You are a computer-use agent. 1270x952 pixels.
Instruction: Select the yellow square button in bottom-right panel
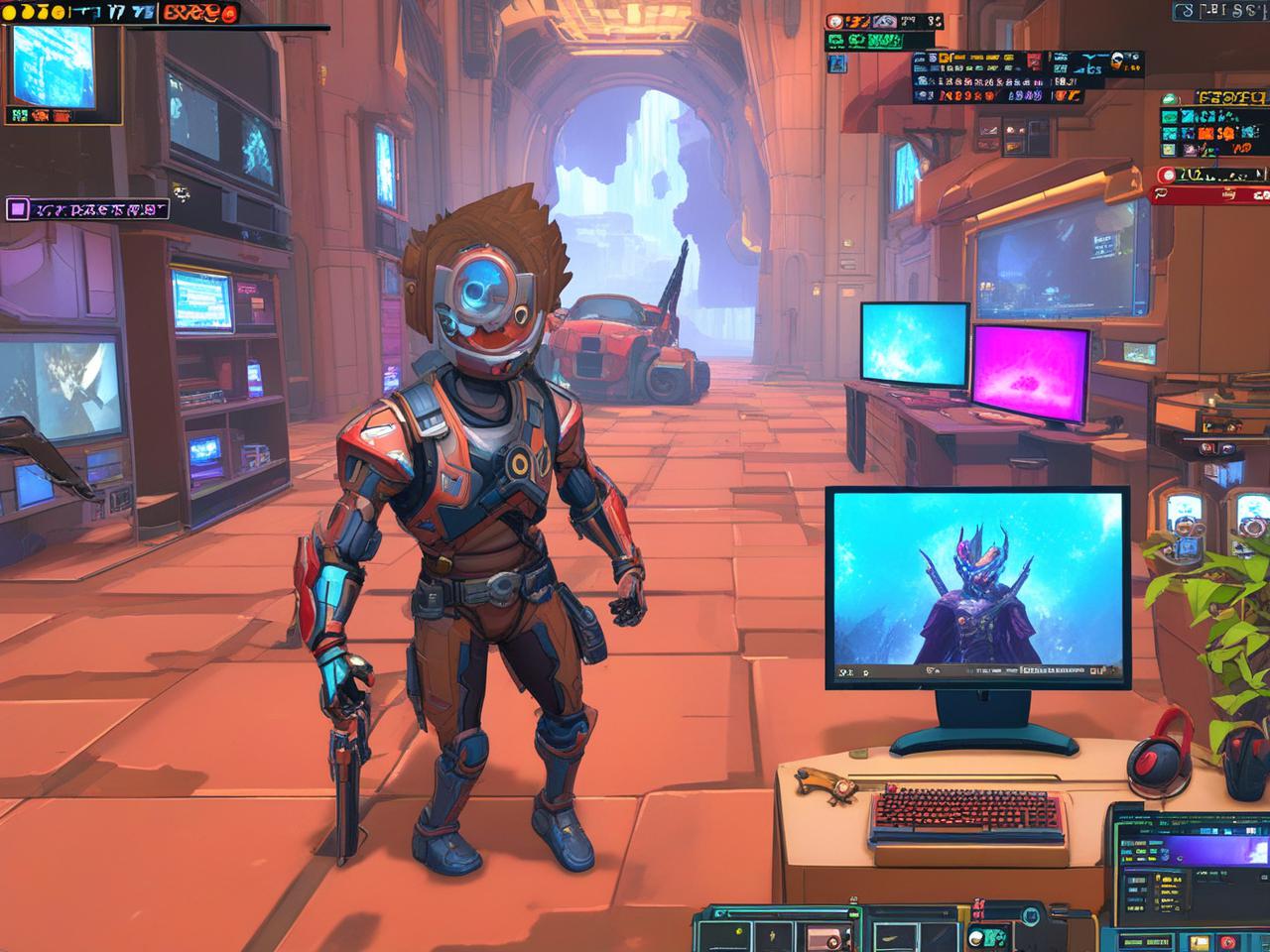[x=1202, y=941]
